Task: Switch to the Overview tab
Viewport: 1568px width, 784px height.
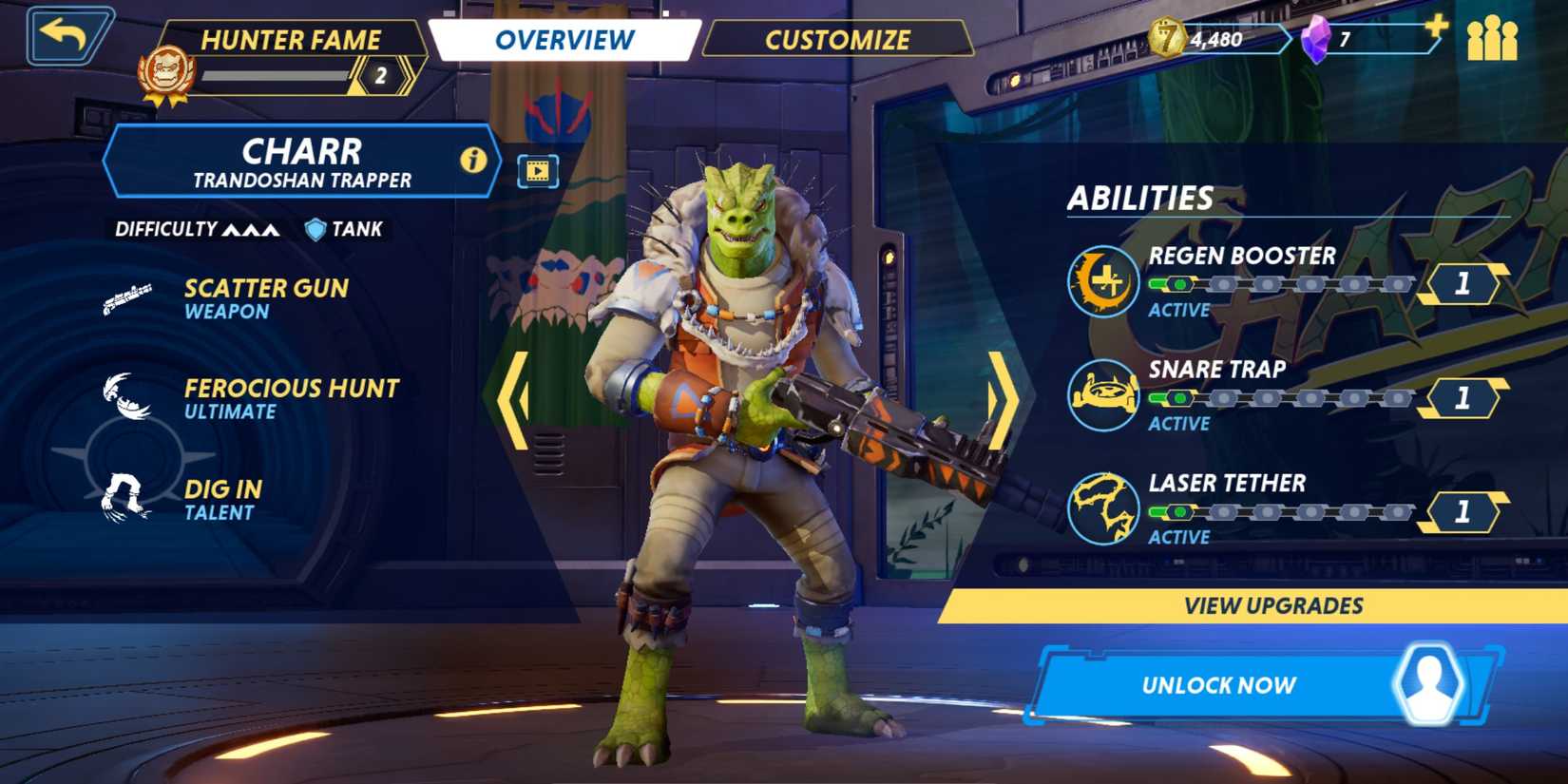Action: 564,40
